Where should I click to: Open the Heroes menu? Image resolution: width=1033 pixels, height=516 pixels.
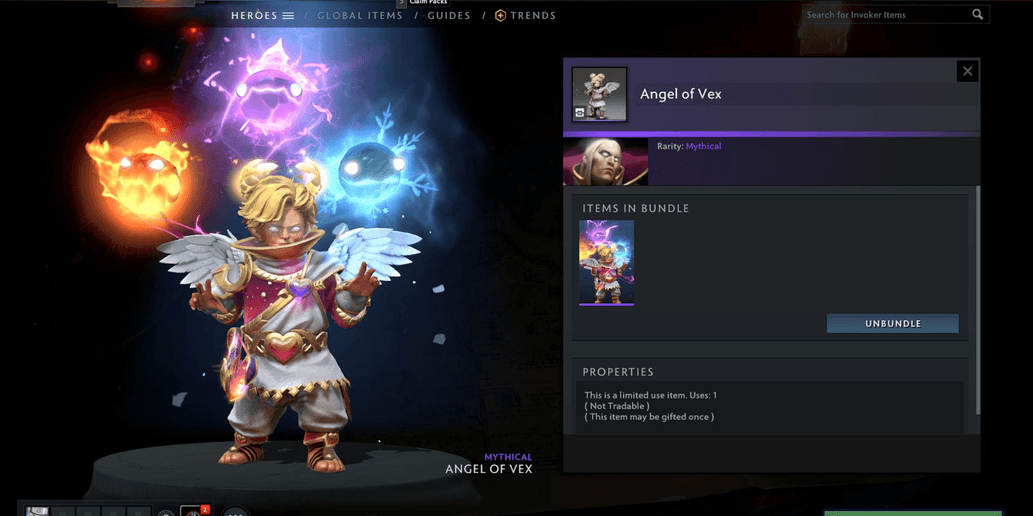click(x=262, y=16)
